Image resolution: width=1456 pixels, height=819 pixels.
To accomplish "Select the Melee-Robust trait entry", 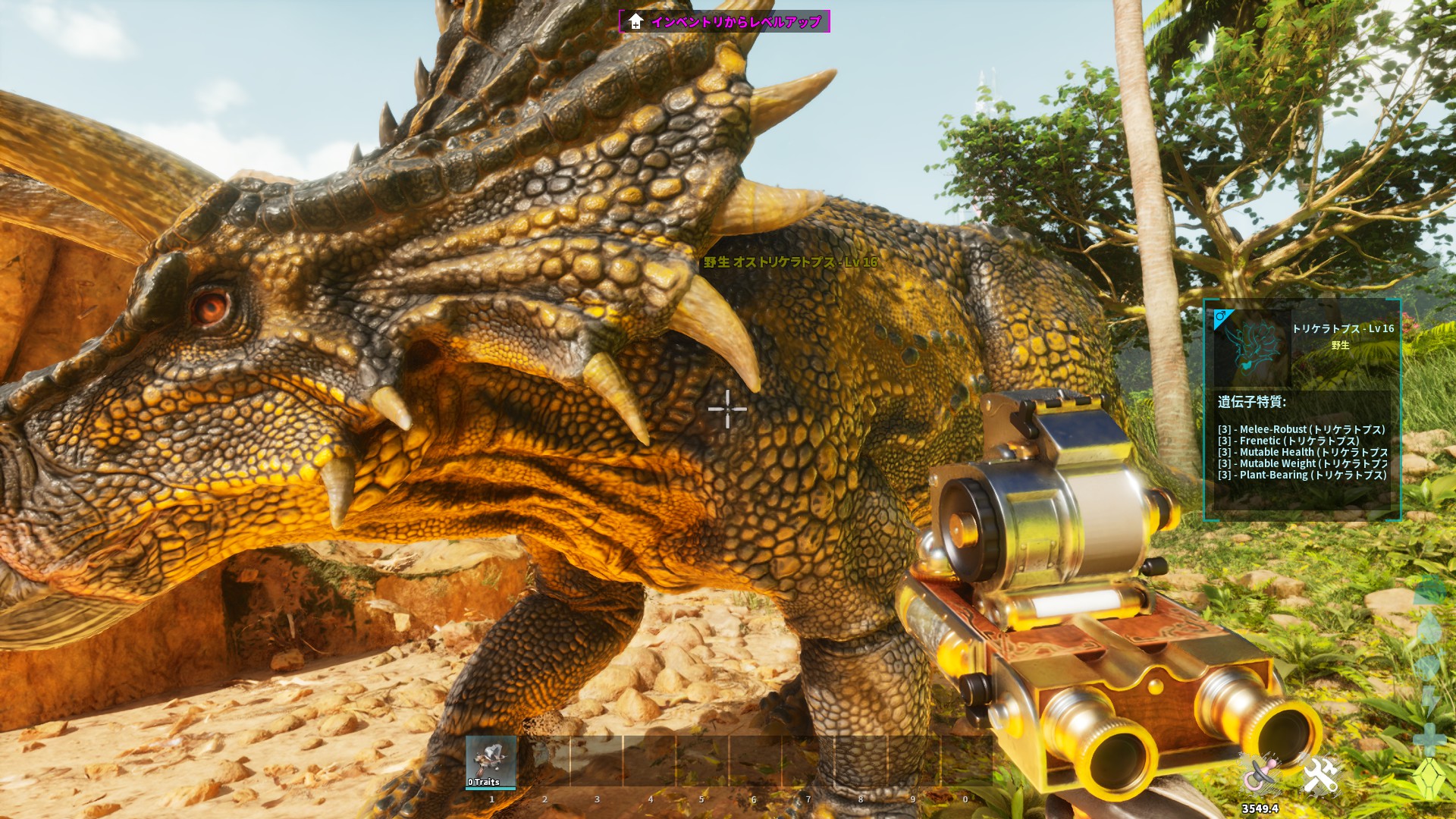I will (1301, 429).
